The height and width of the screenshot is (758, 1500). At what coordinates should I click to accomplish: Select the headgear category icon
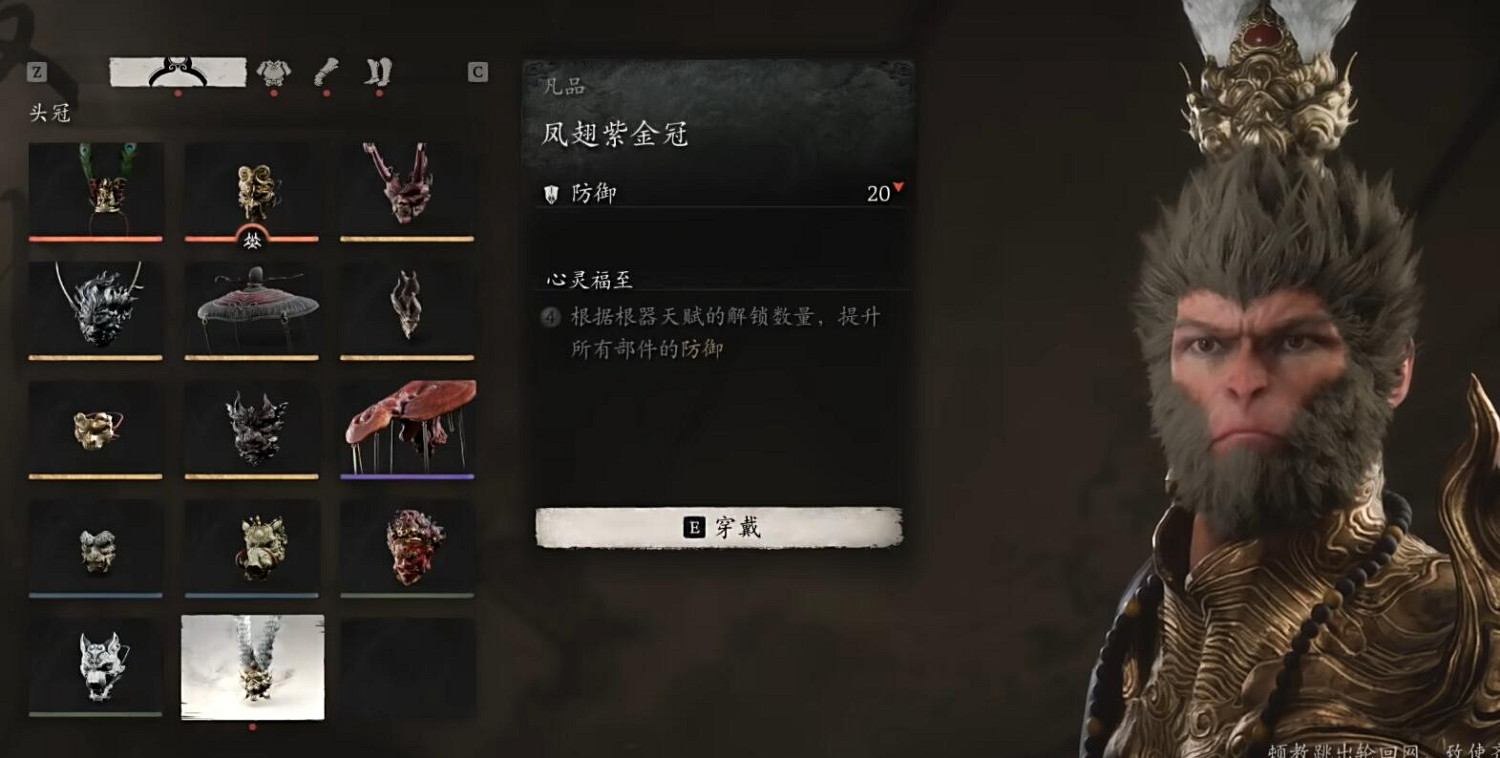[178, 70]
